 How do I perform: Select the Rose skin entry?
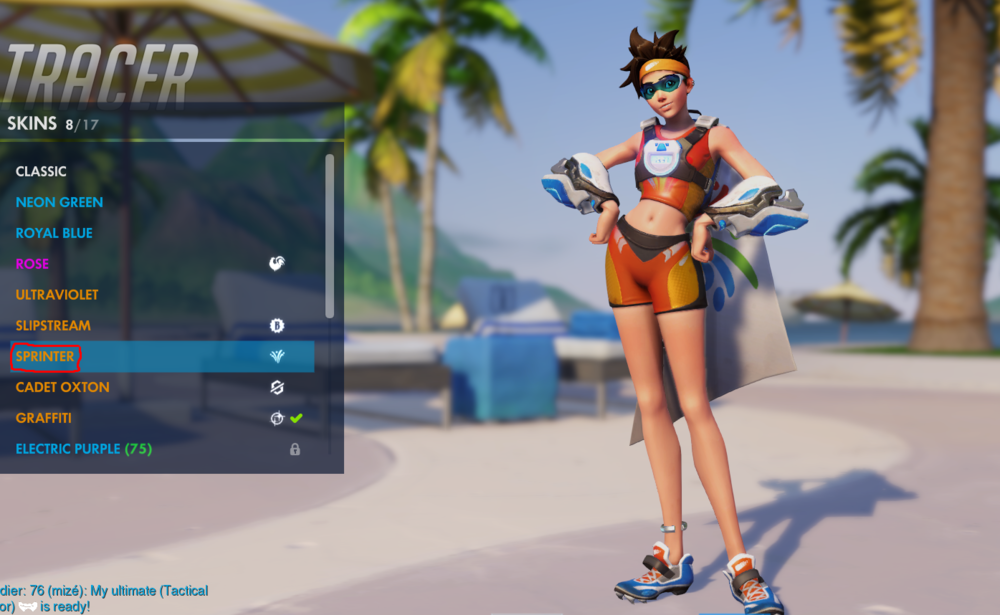[32, 264]
